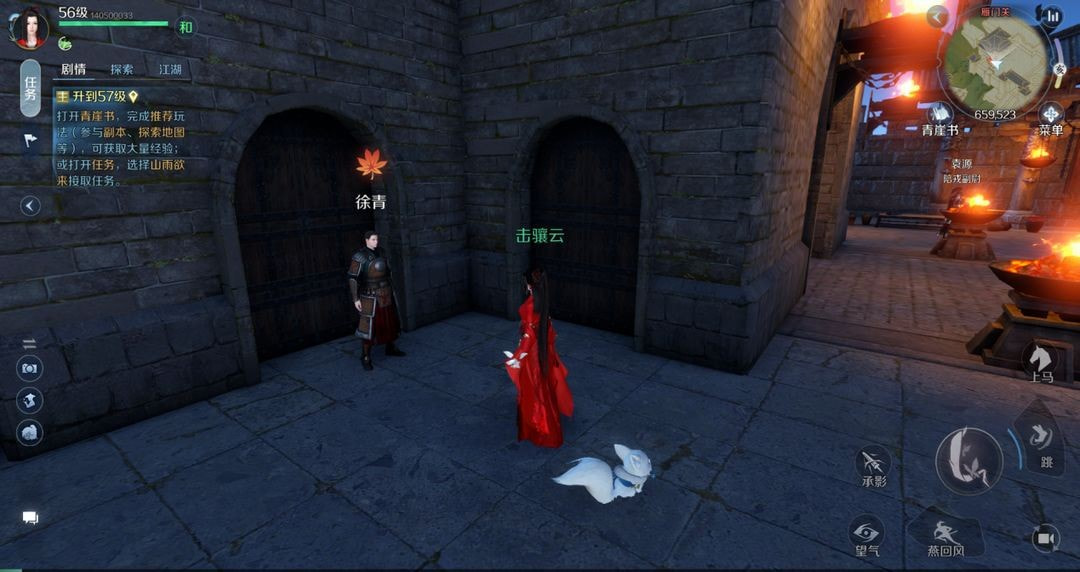Viewport: 1080px width, 572px height.
Task: Click the 和 peace mode toggle
Action: pyautogui.click(x=185, y=27)
